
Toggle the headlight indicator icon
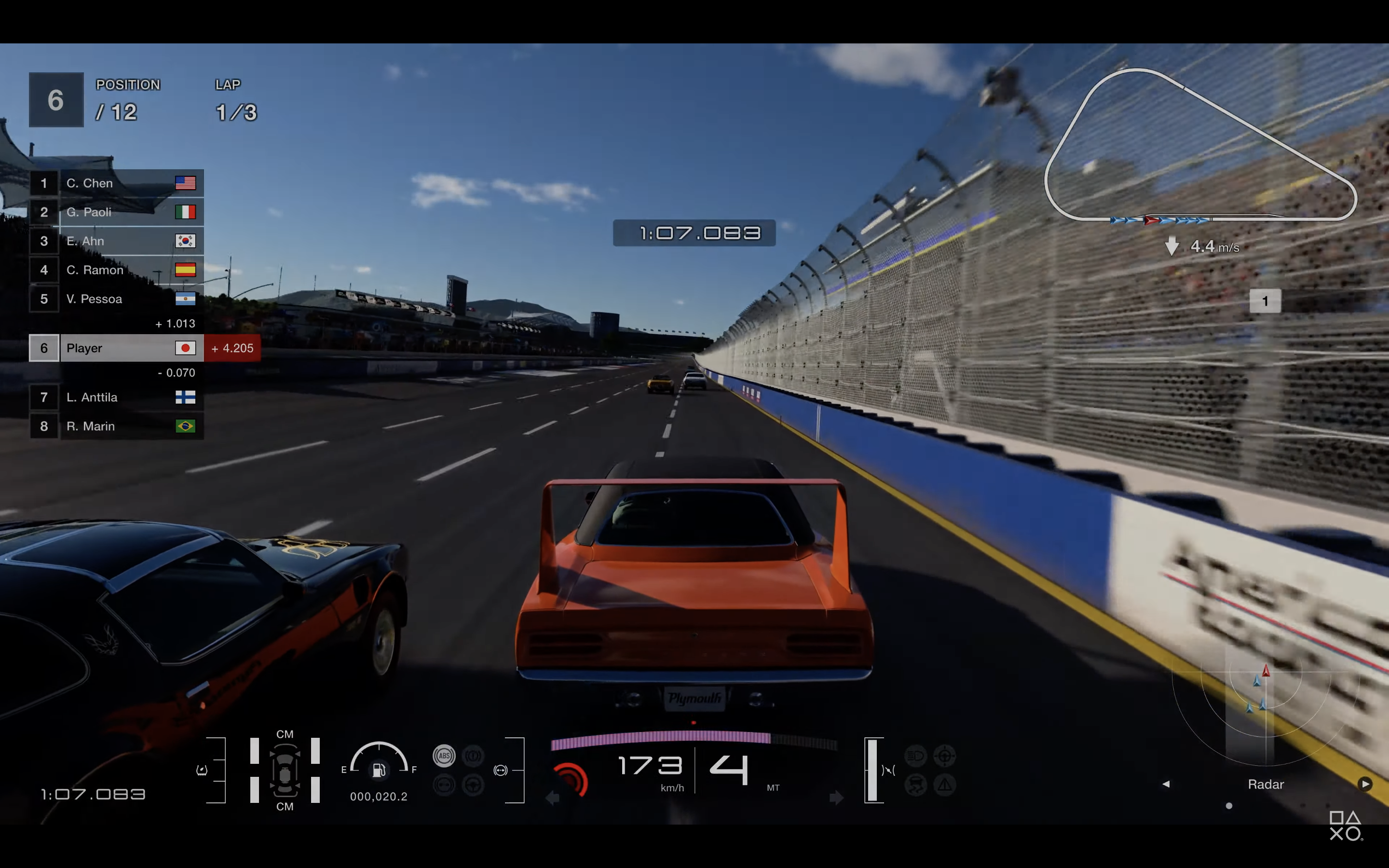click(x=915, y=756)
